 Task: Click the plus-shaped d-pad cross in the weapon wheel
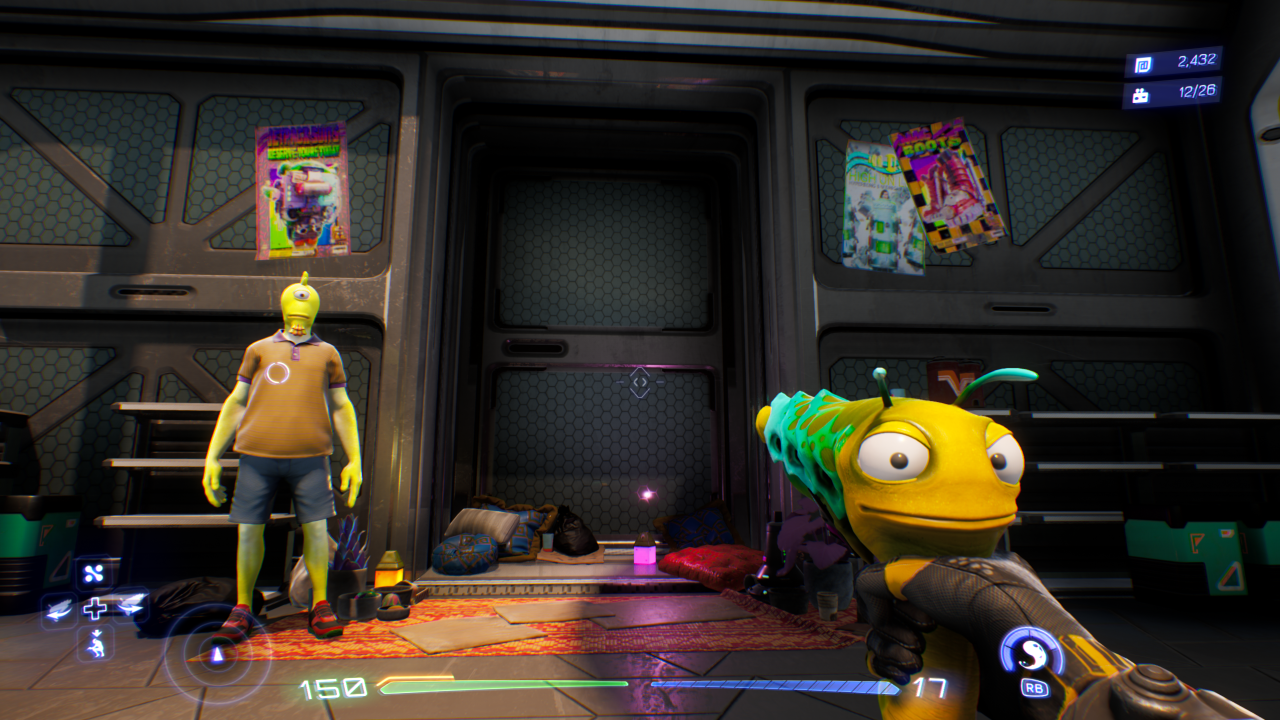(x=97, y=608)
